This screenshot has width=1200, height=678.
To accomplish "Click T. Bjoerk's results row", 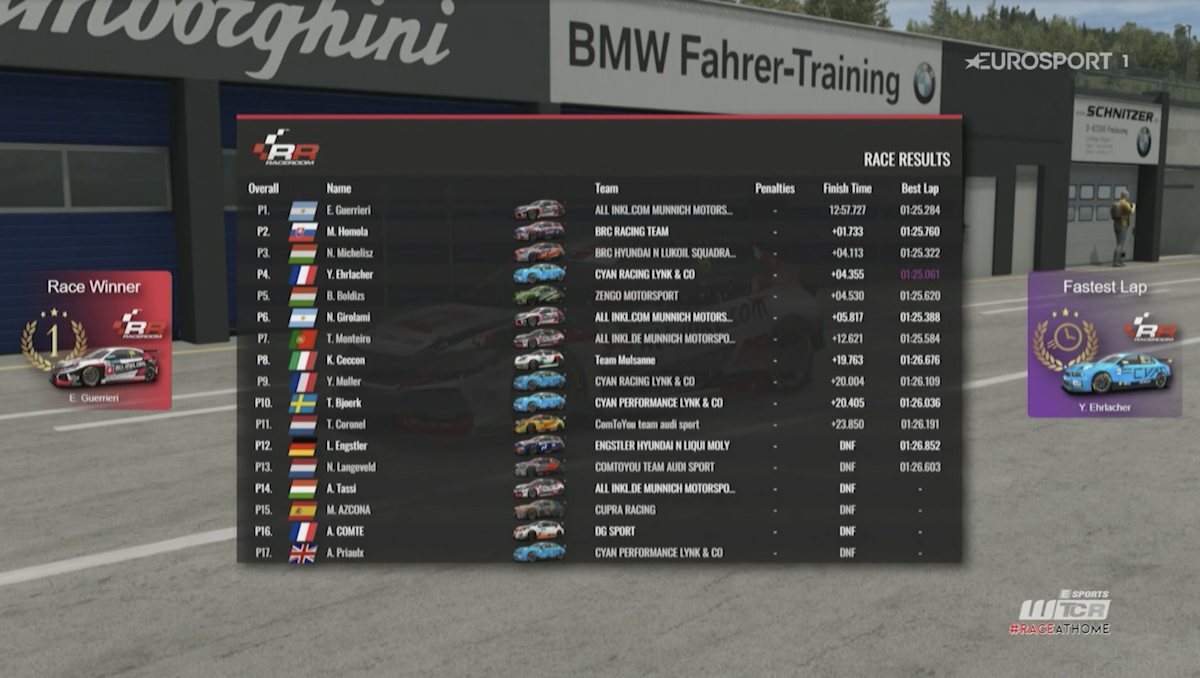I will [599, 403].
